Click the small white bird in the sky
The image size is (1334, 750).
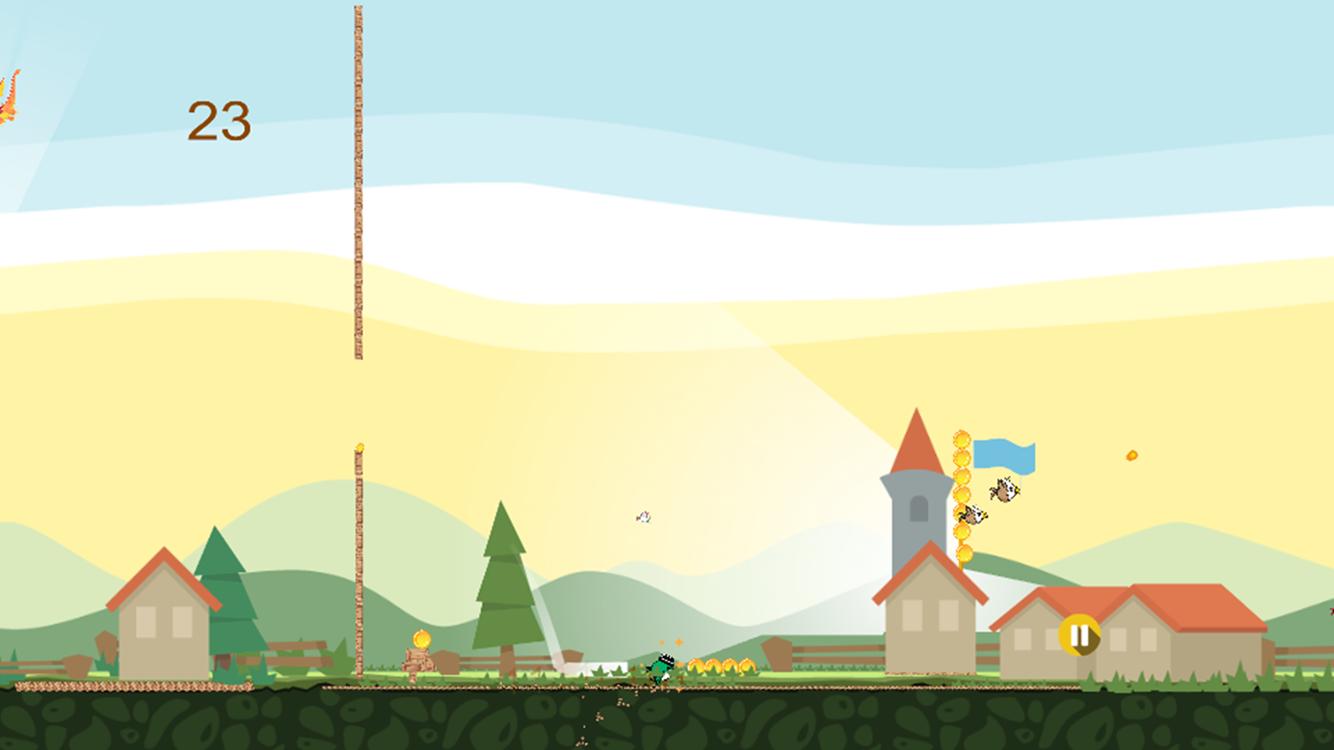click(x=643, y=516)
